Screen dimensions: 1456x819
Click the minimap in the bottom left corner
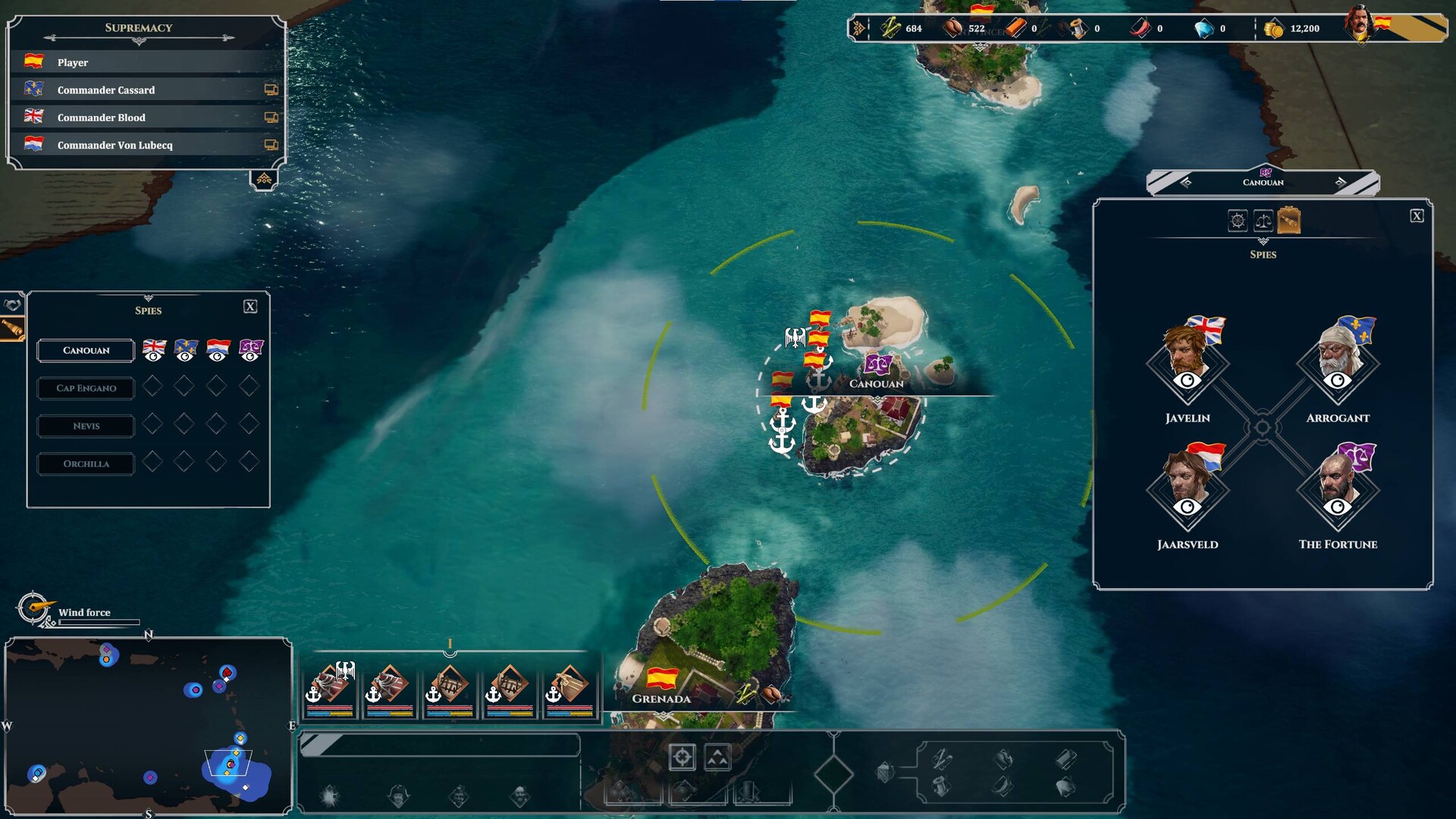[148, 728]
